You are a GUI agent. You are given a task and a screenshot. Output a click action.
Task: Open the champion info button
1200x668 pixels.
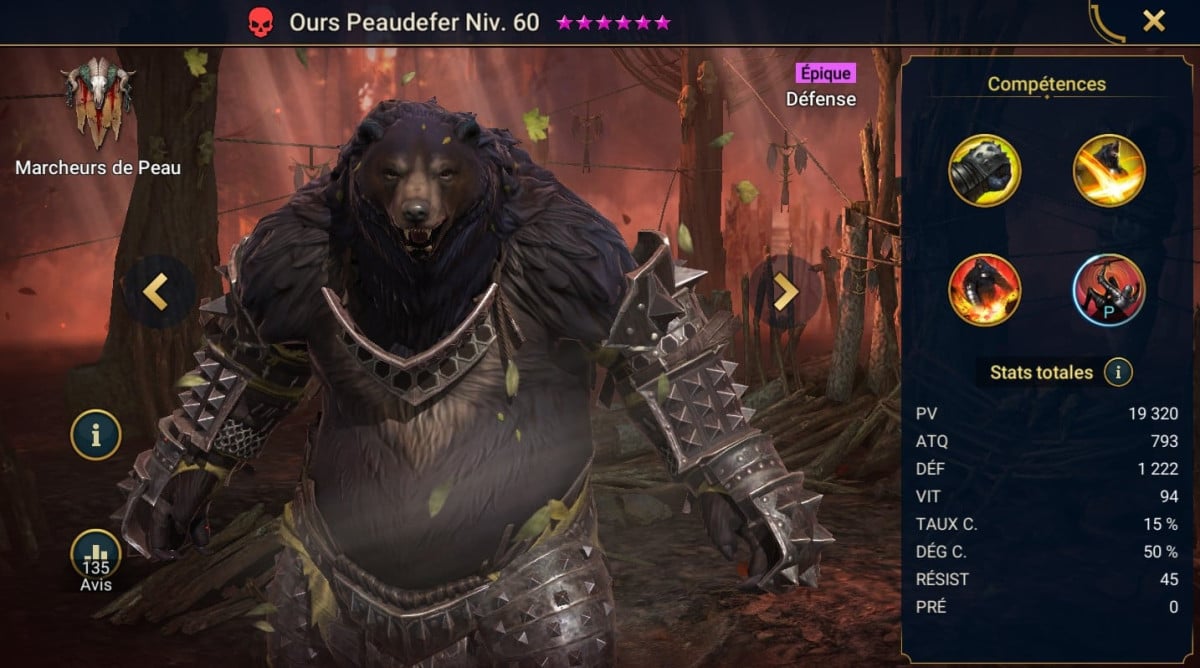pyautogui.click(x=96, y=434)
